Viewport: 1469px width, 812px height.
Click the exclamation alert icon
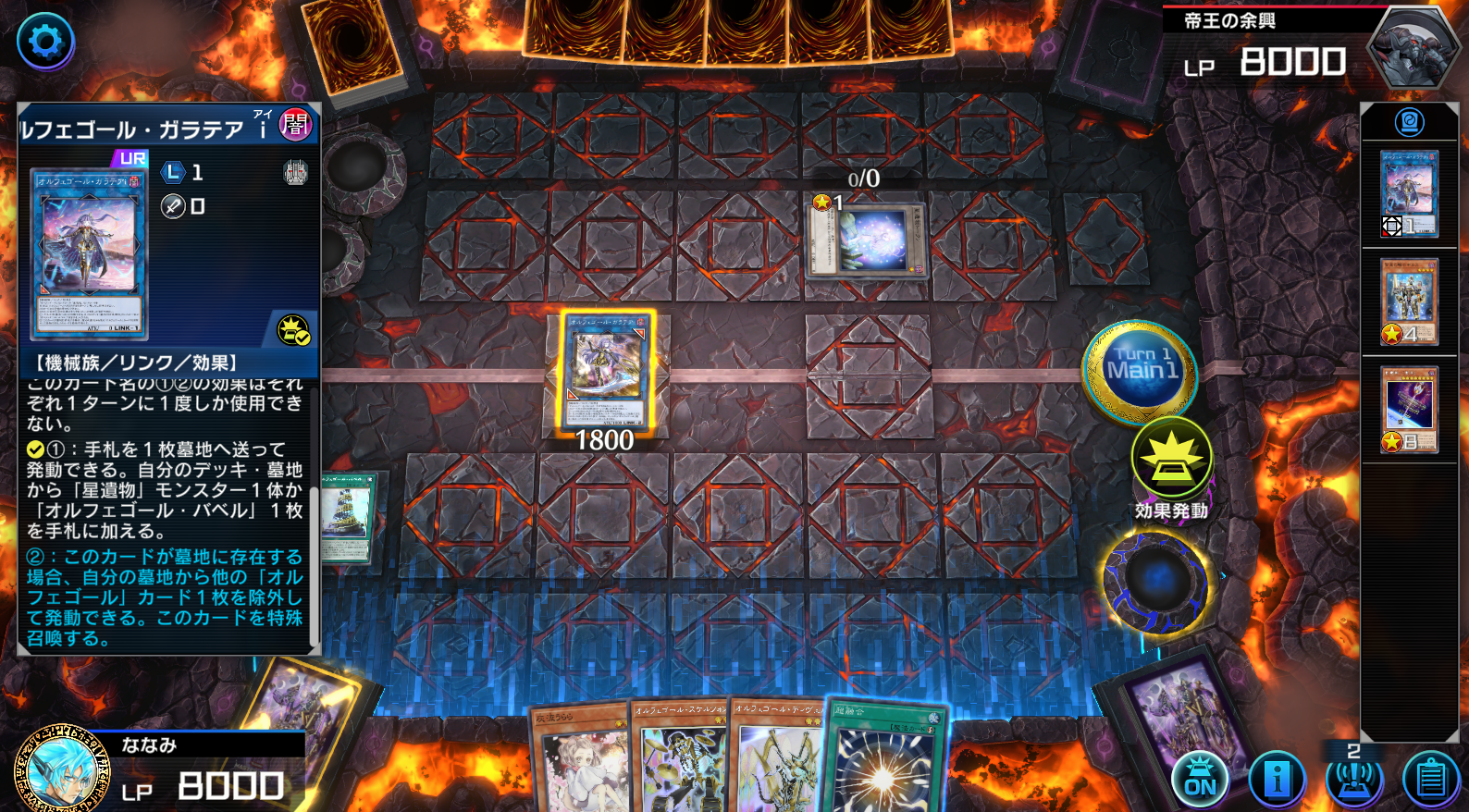[1353, 781]
